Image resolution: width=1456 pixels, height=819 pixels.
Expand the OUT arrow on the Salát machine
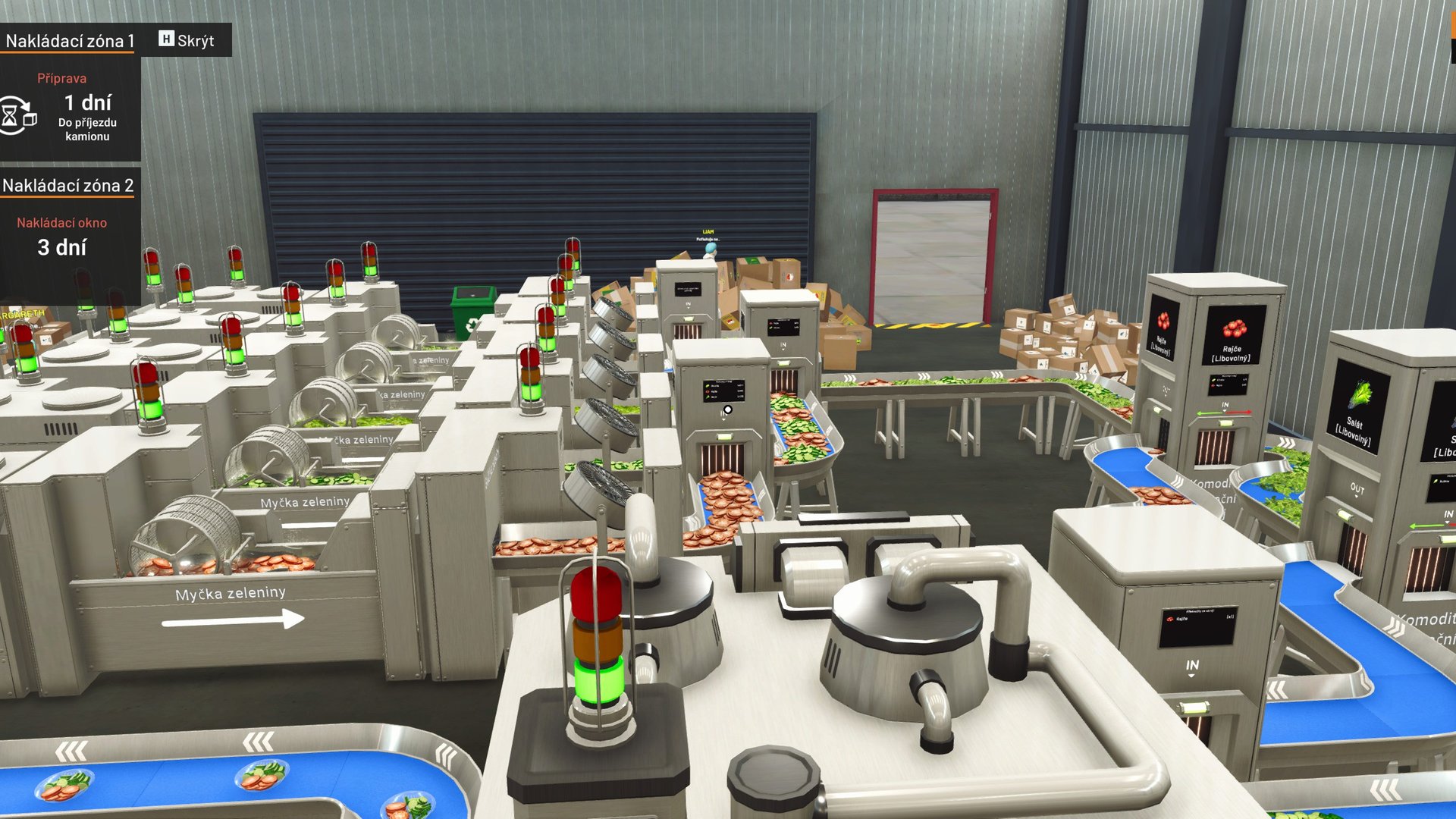1357,488
